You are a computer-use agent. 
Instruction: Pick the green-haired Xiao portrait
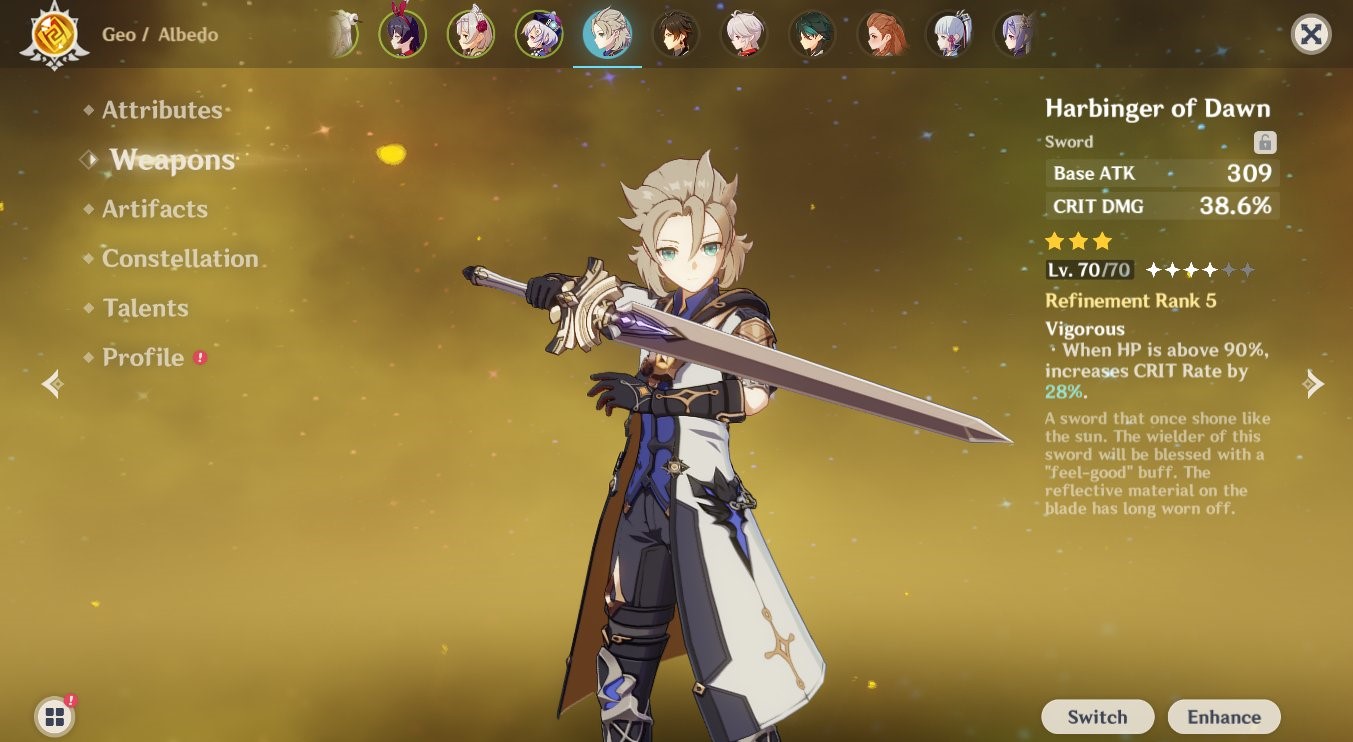812,35
